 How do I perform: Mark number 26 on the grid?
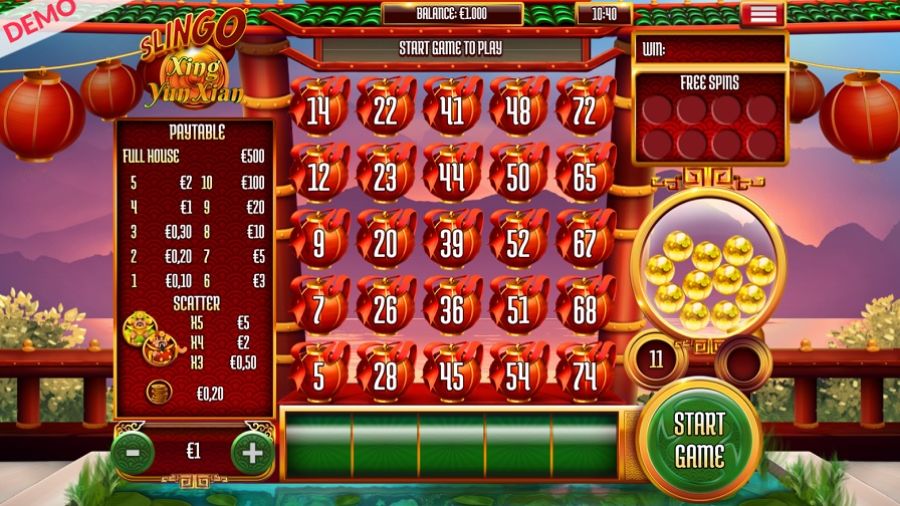pos(386,310)
